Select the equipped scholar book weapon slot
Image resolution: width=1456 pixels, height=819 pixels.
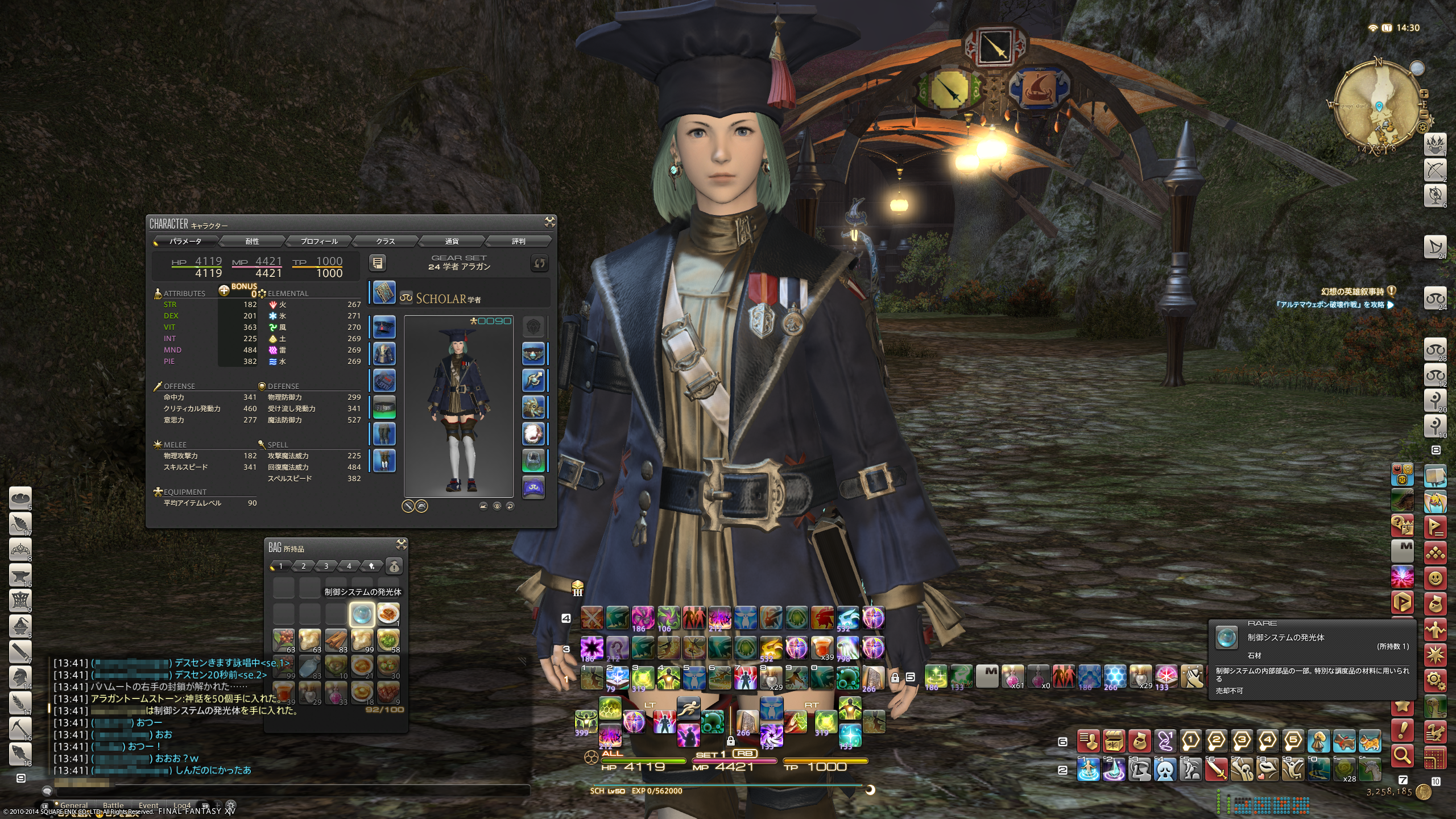coord(384,292)
